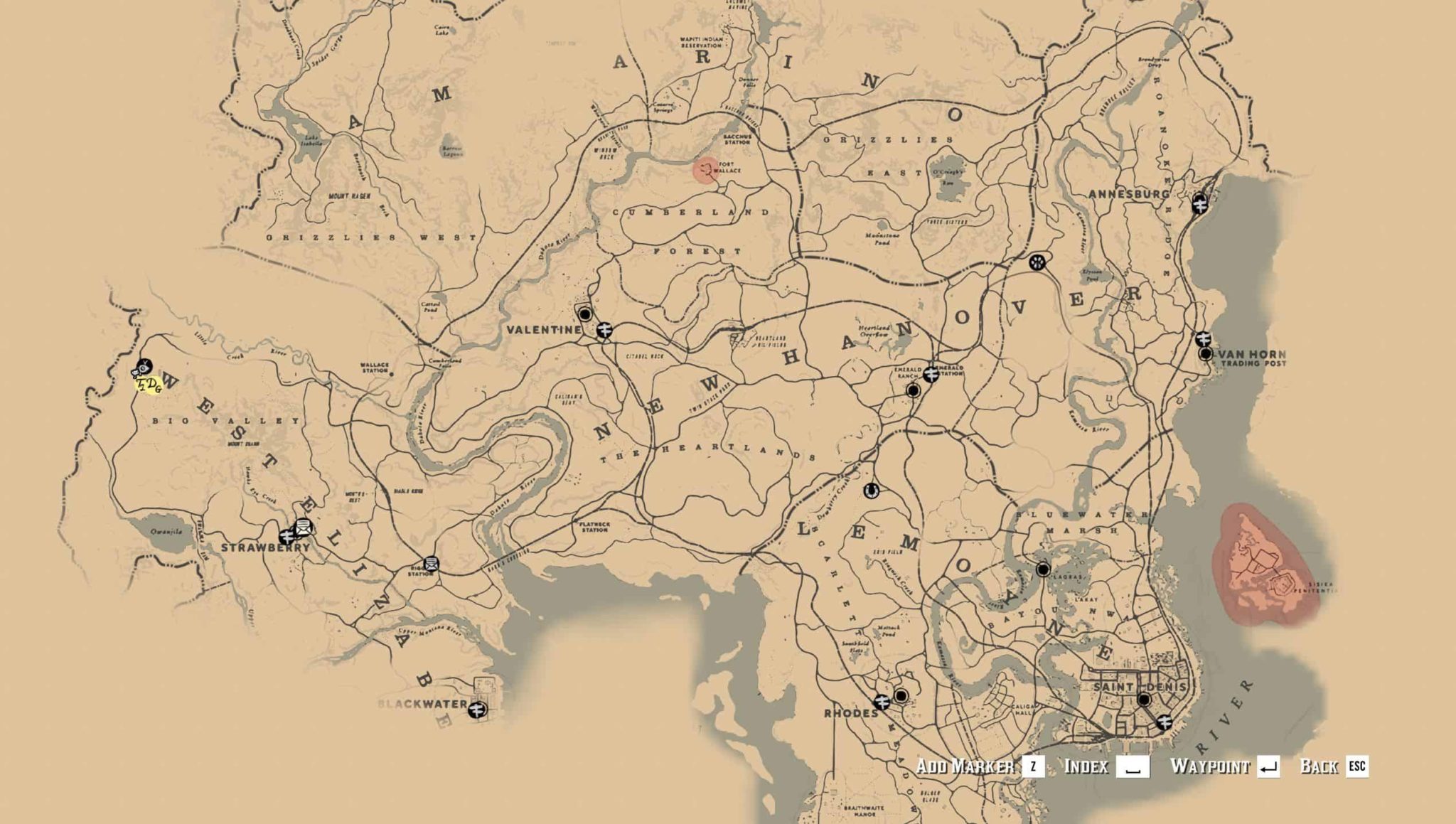Open the post office icon at Strawberry
The image size is (1456, 824).
pos(303,528)
